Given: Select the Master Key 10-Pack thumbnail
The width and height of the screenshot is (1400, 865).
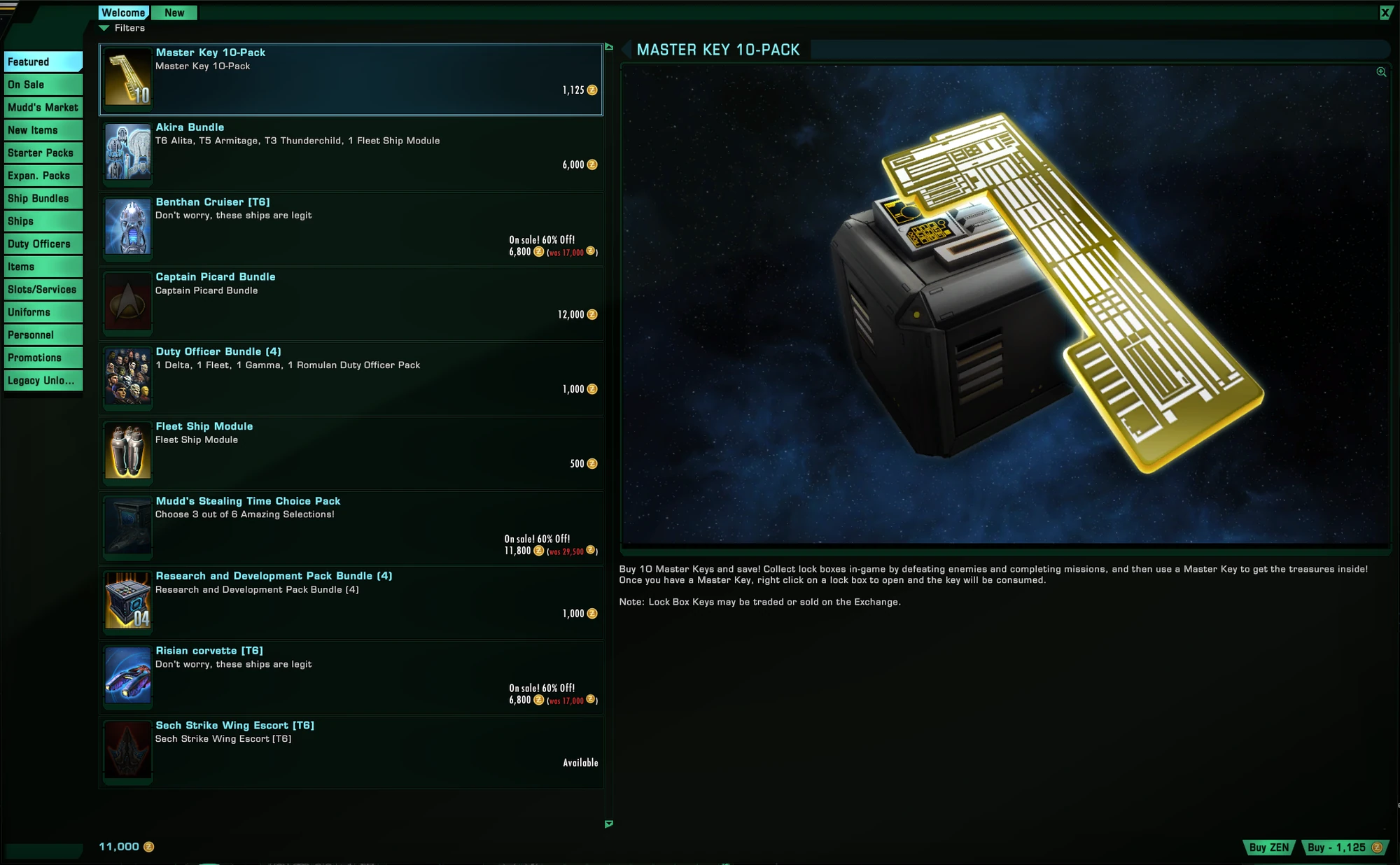Looking at the screenshot, I should [127, 78].
